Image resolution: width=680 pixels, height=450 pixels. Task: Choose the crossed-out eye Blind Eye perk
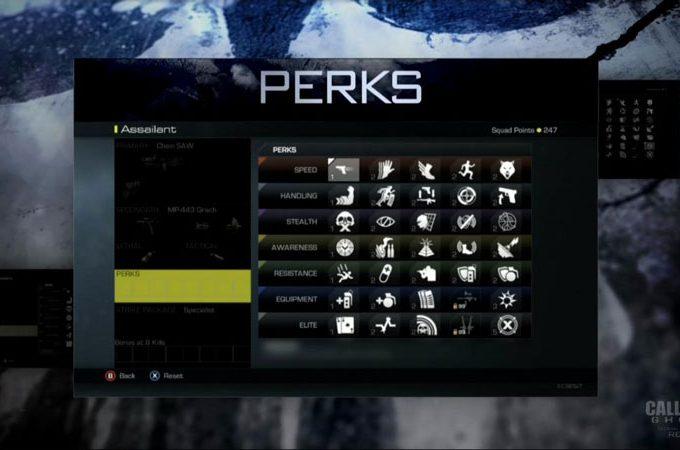(383, 222)
